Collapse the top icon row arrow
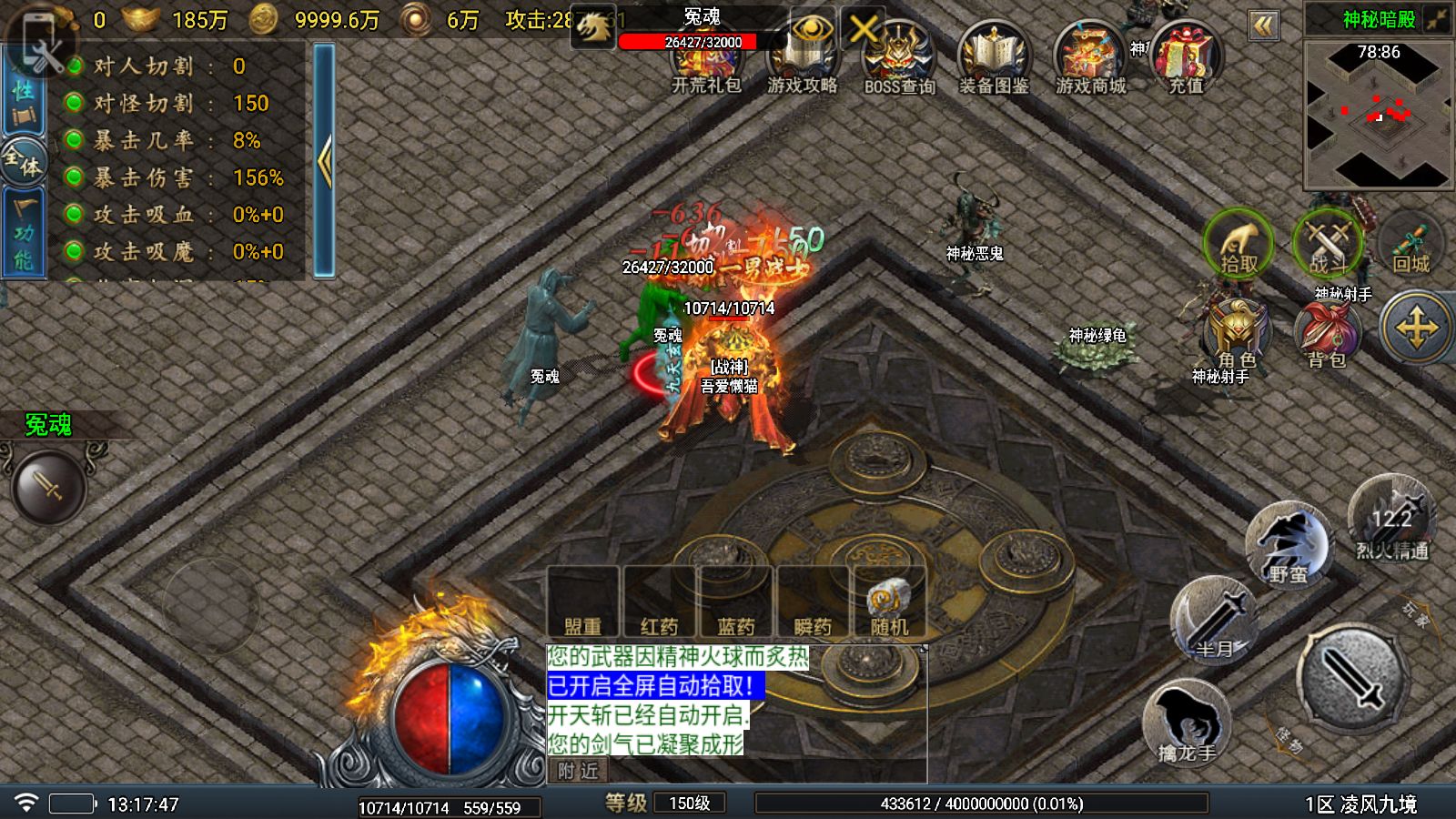1456x819 pixels. 1263,25
